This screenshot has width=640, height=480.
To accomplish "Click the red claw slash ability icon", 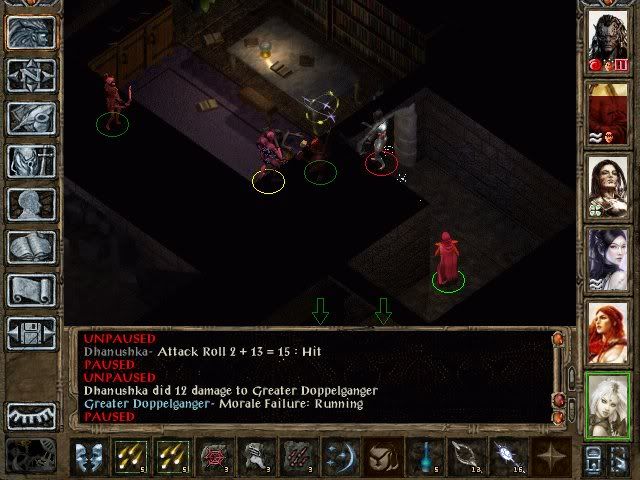I will (297, 458).
